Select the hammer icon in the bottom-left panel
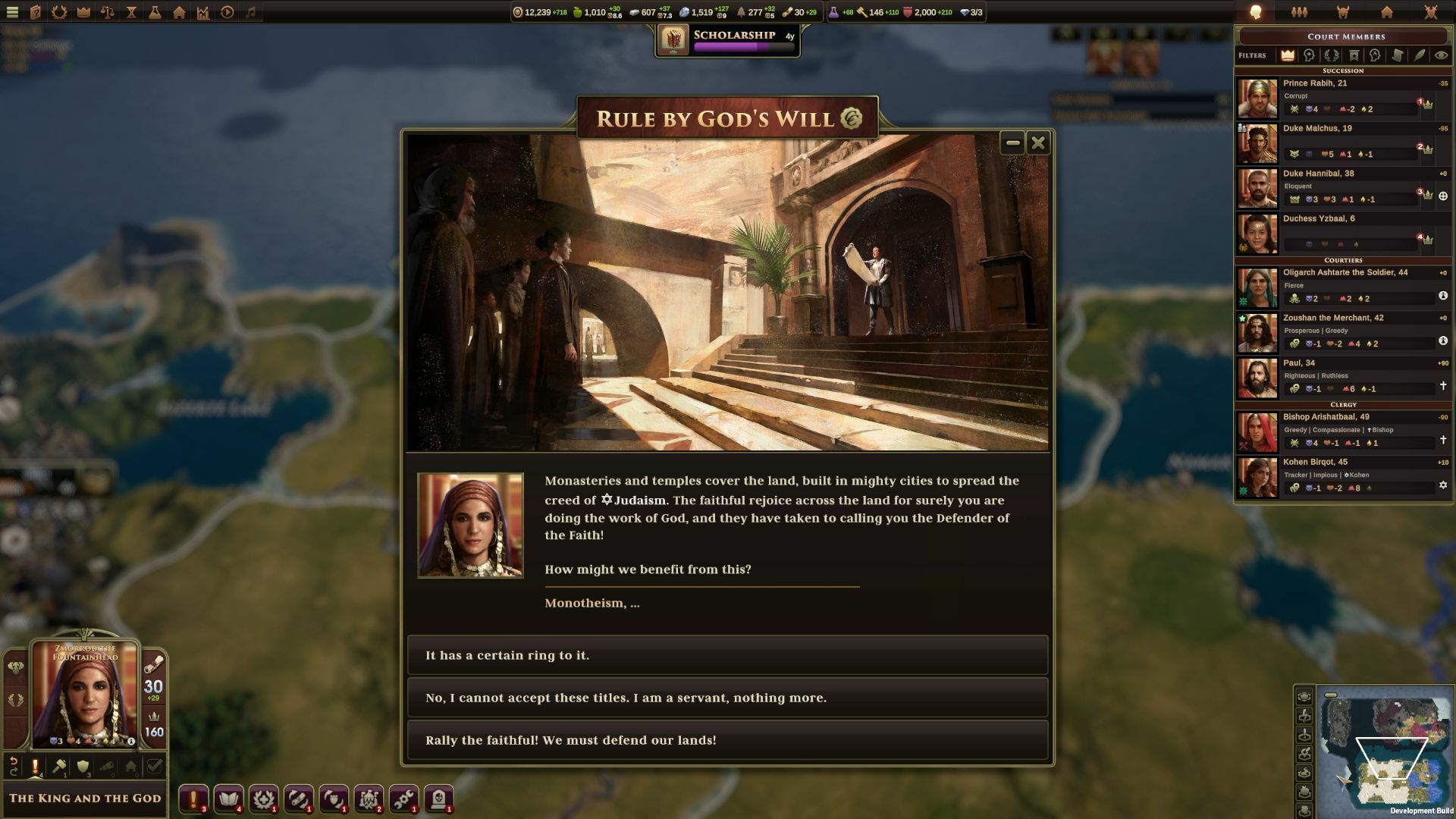1456x819 pixels. (x=59, y=766)
